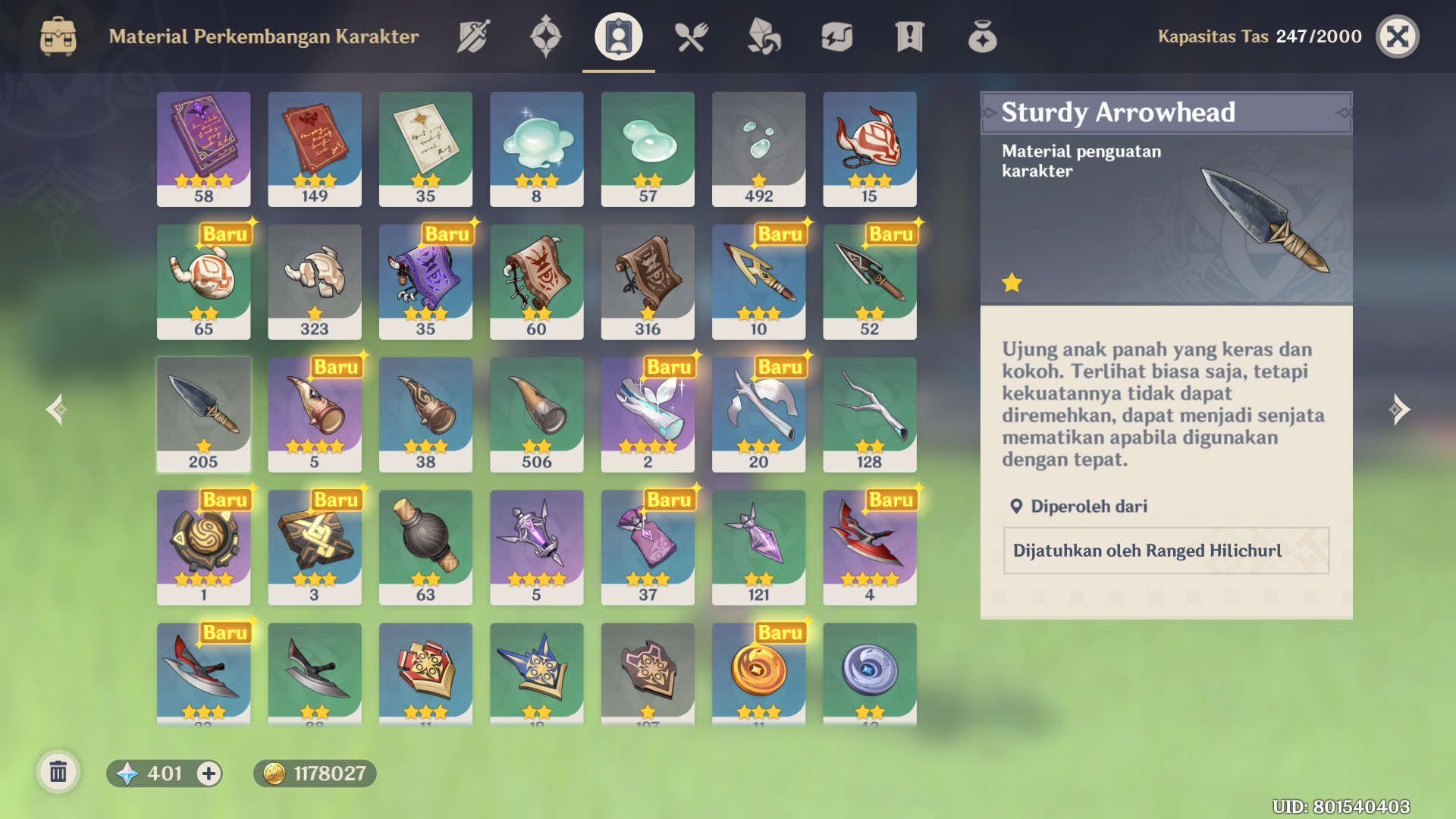Click the Dijatuhkan oleh Ranged Hilichurl source

click(1166, 551)
